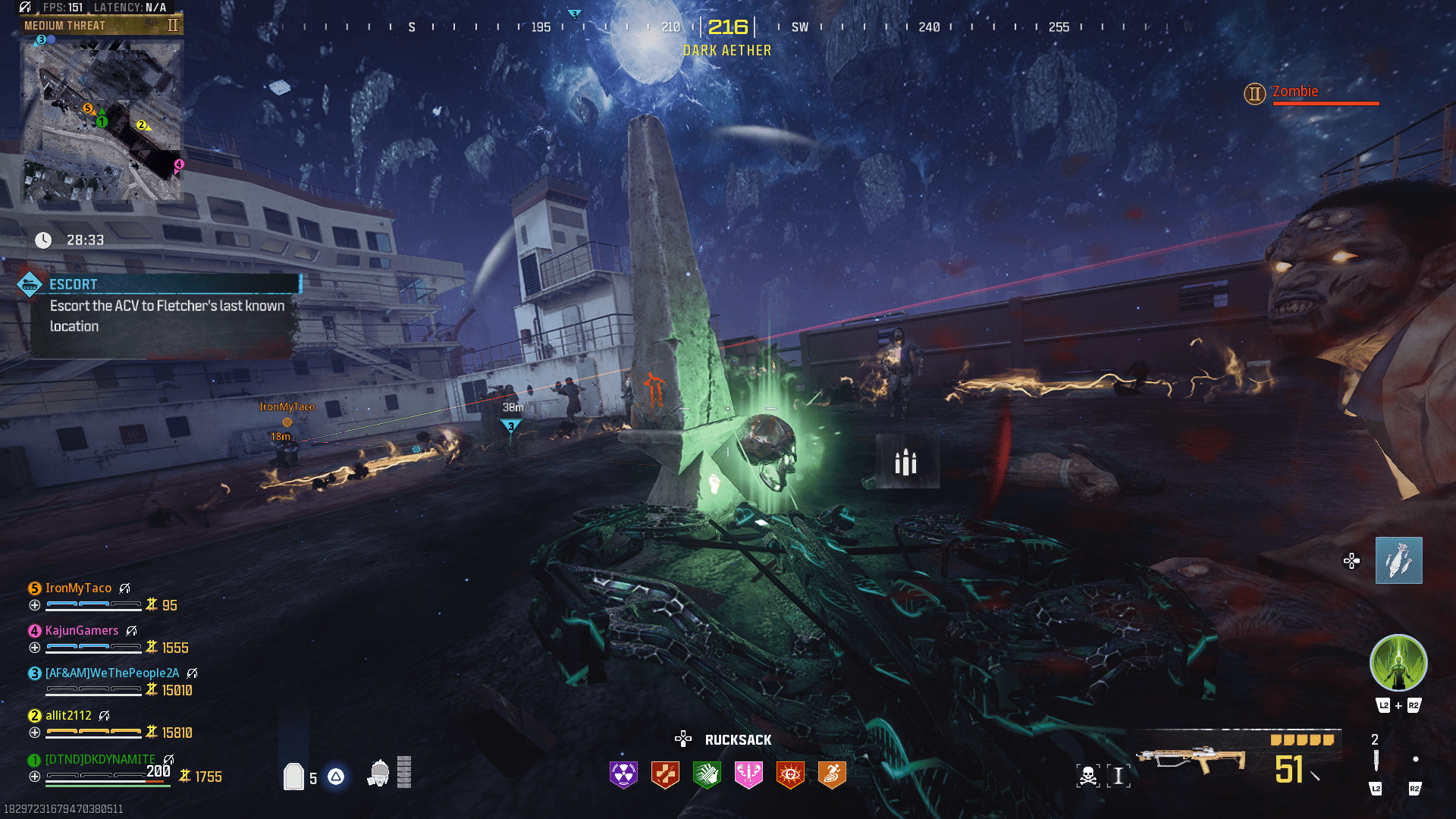Select squad member allit2112
The image size is (1456, 819).
68,716
